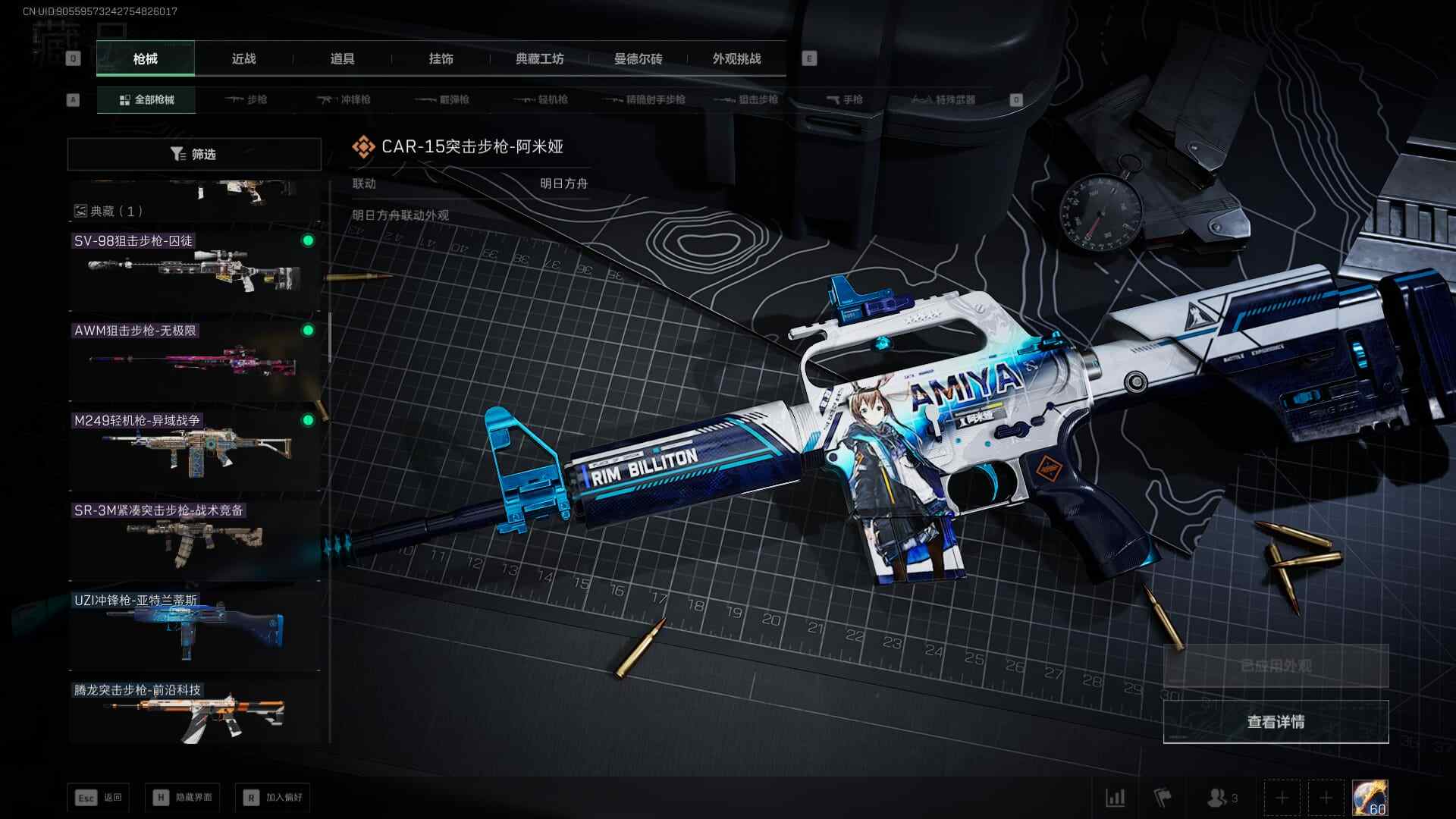Screen dimensions: 1456x819
Task: Click 查看详情 to view skin details
Action: click(x=1276, y=722)
